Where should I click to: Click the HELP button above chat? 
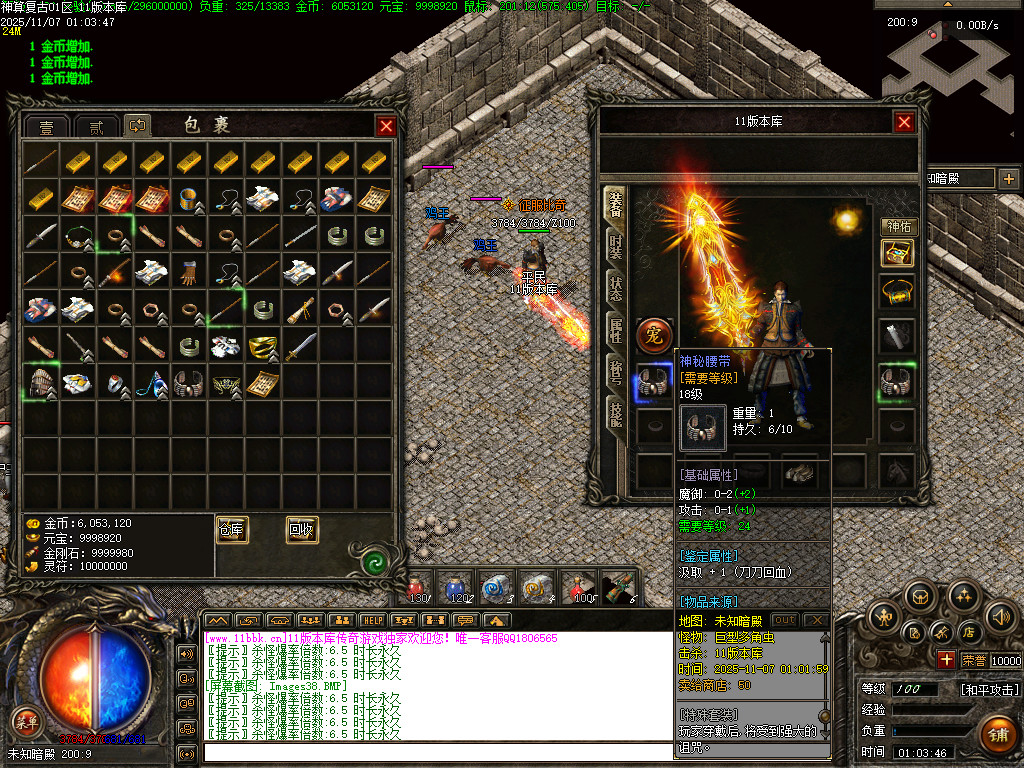tap(372, 620)
